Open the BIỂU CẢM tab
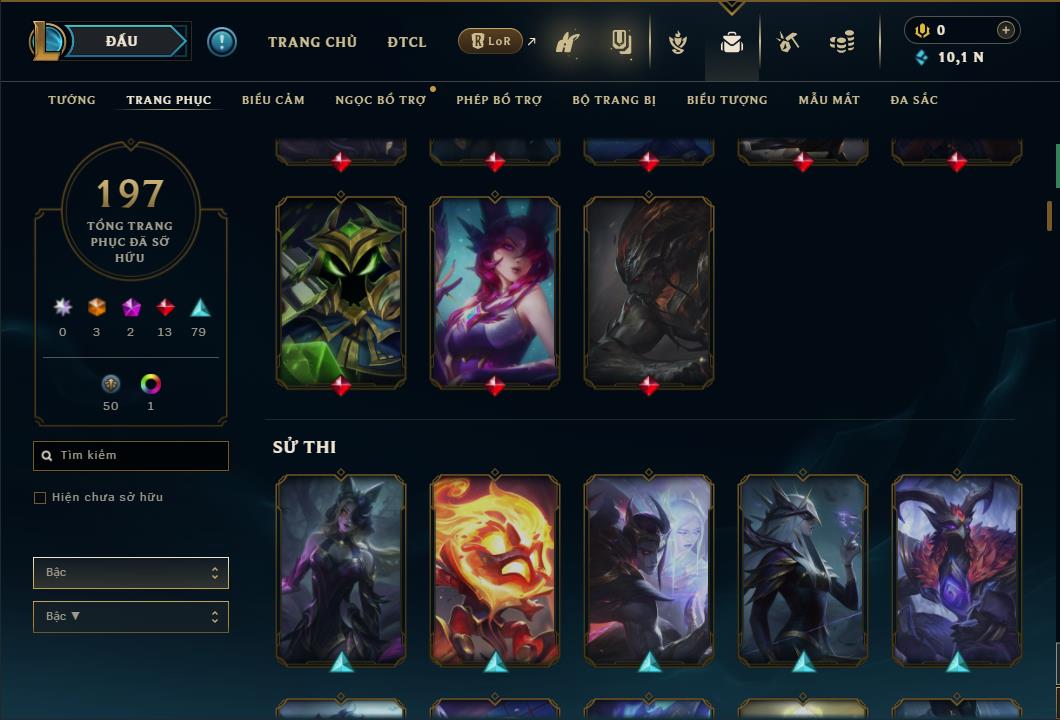This screenshot has height=720, width=1060. pyautogui.click(x=273, y=100)
